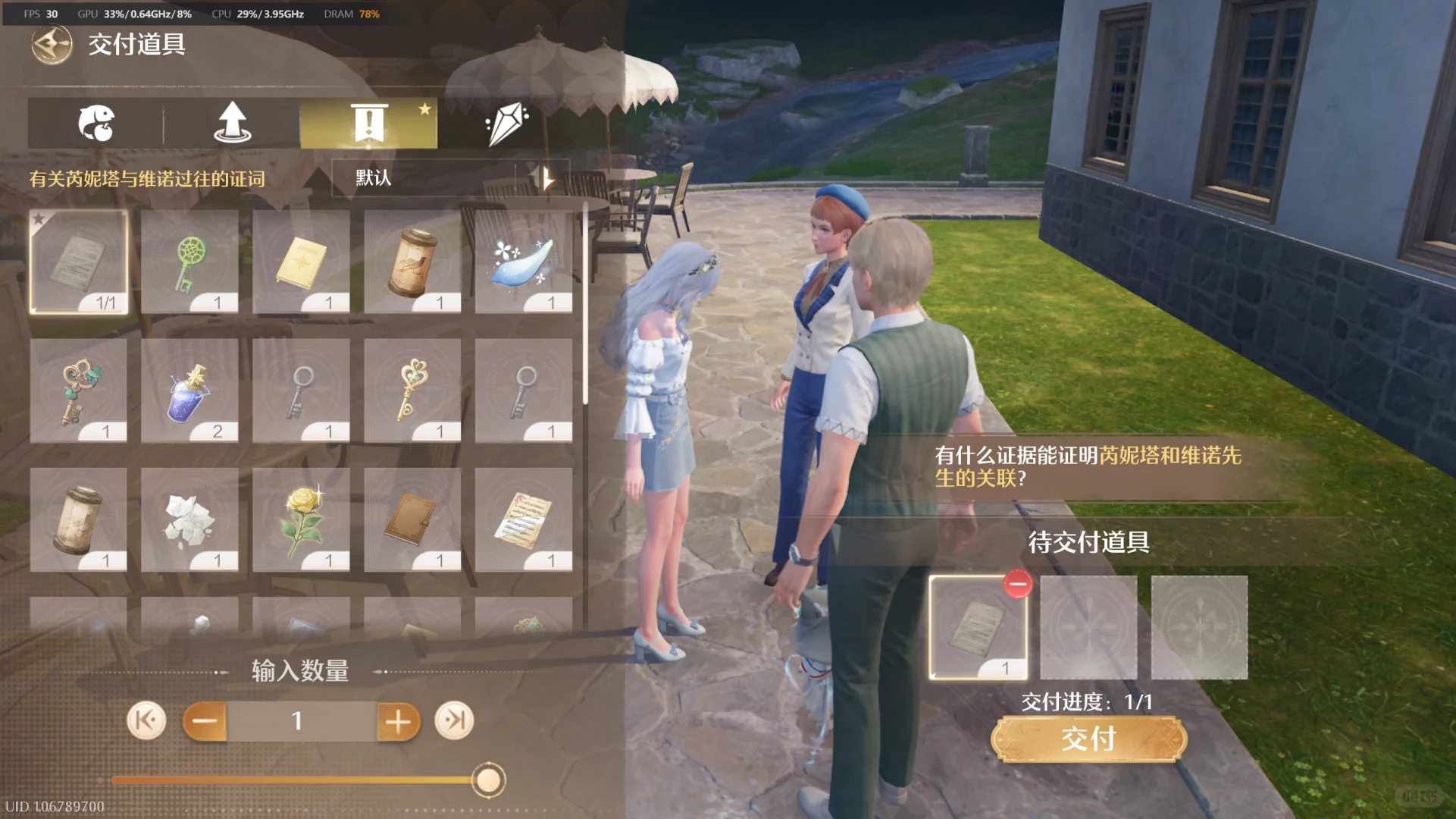Remove the pending item with red minus

click(x=1017, y=584)
